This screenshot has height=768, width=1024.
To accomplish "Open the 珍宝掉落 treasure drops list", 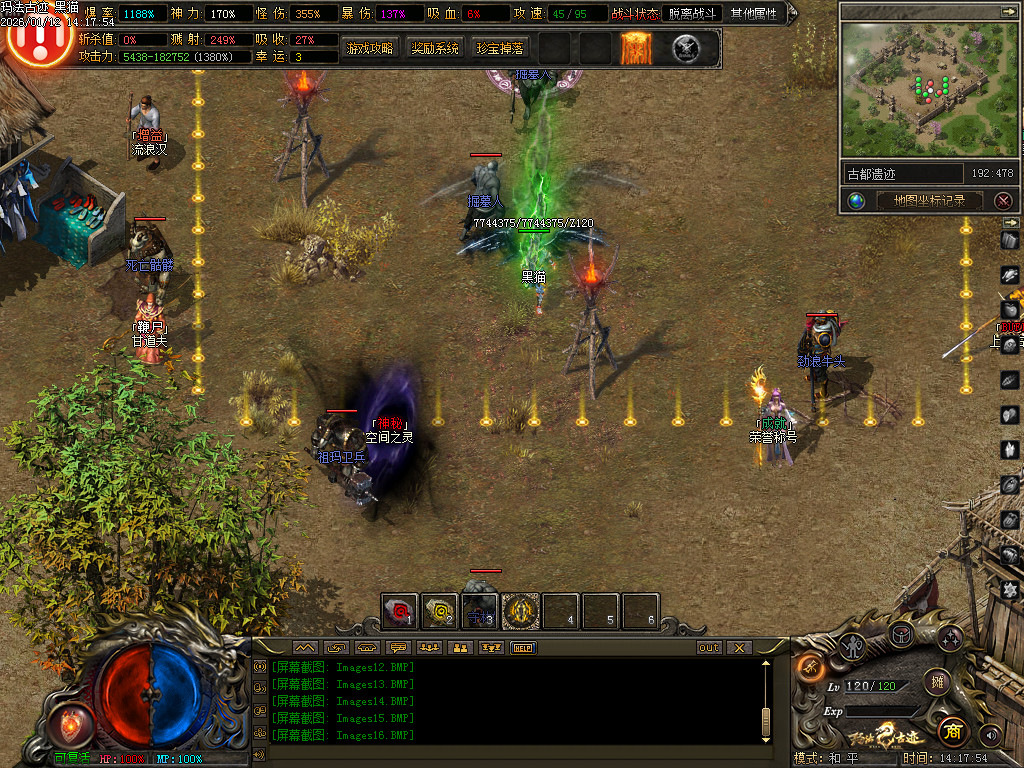I will point(499,48).
